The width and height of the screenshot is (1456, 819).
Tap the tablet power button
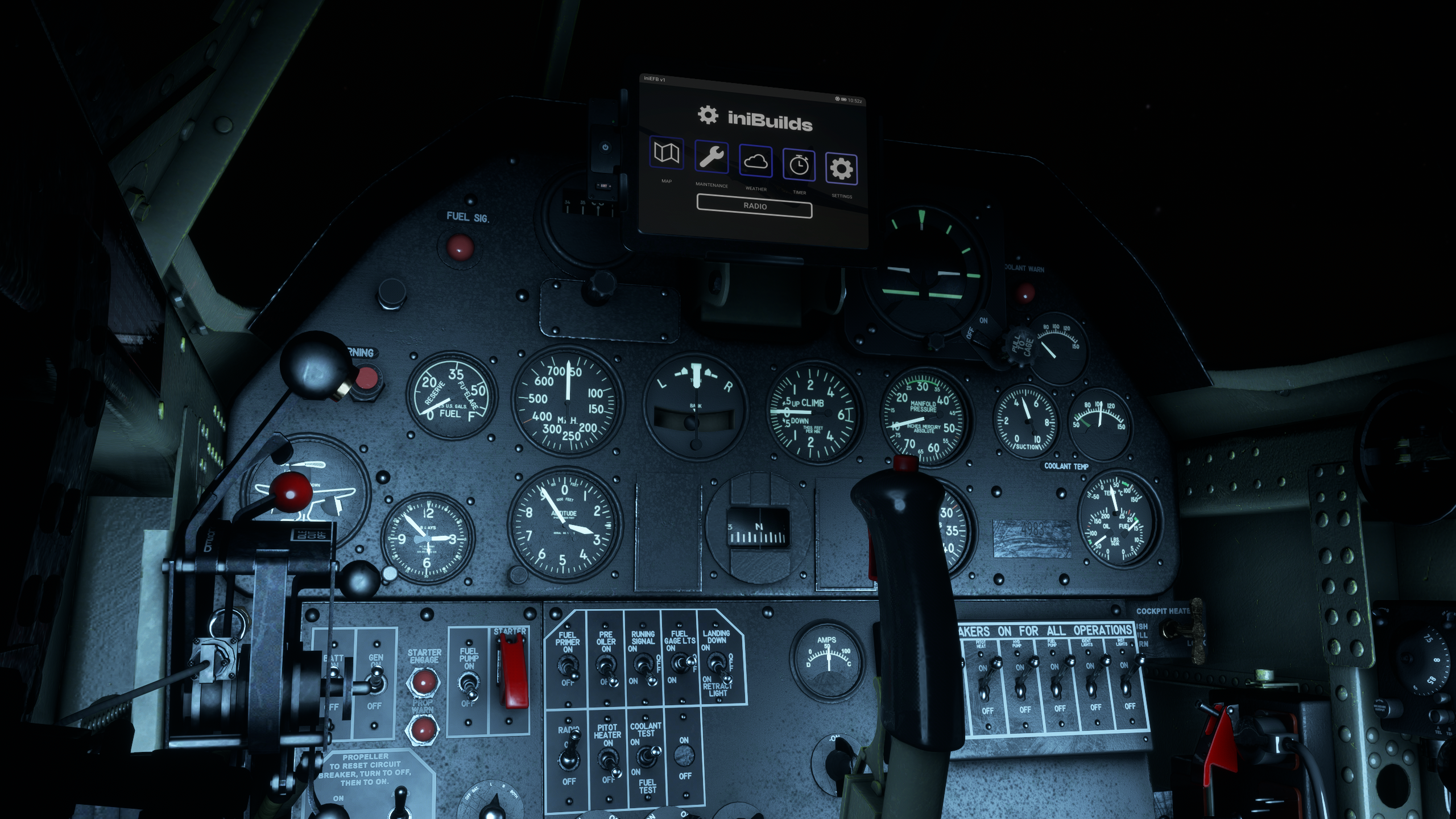(x=605, y=147)
